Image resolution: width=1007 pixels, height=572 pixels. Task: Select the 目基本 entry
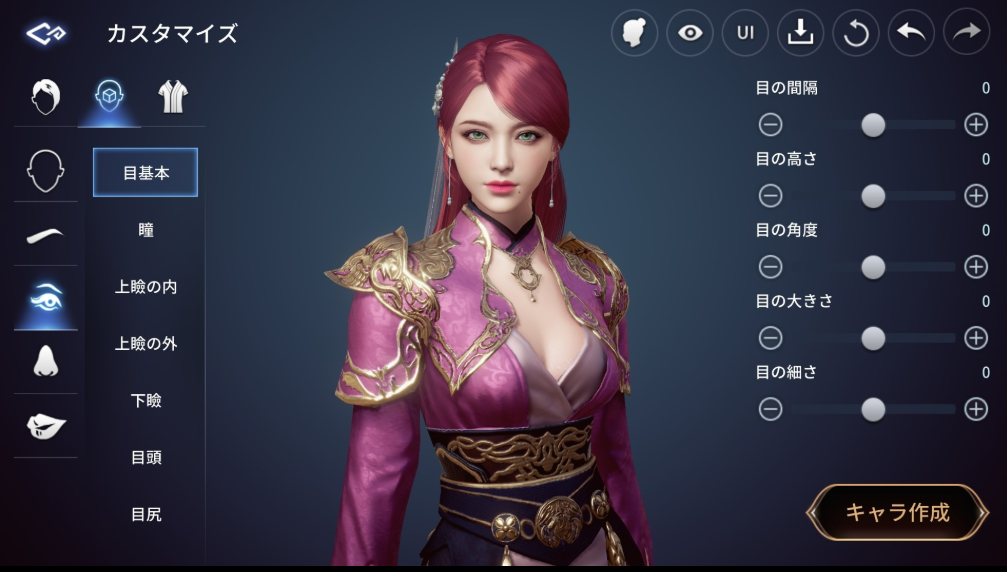point(146,173)
